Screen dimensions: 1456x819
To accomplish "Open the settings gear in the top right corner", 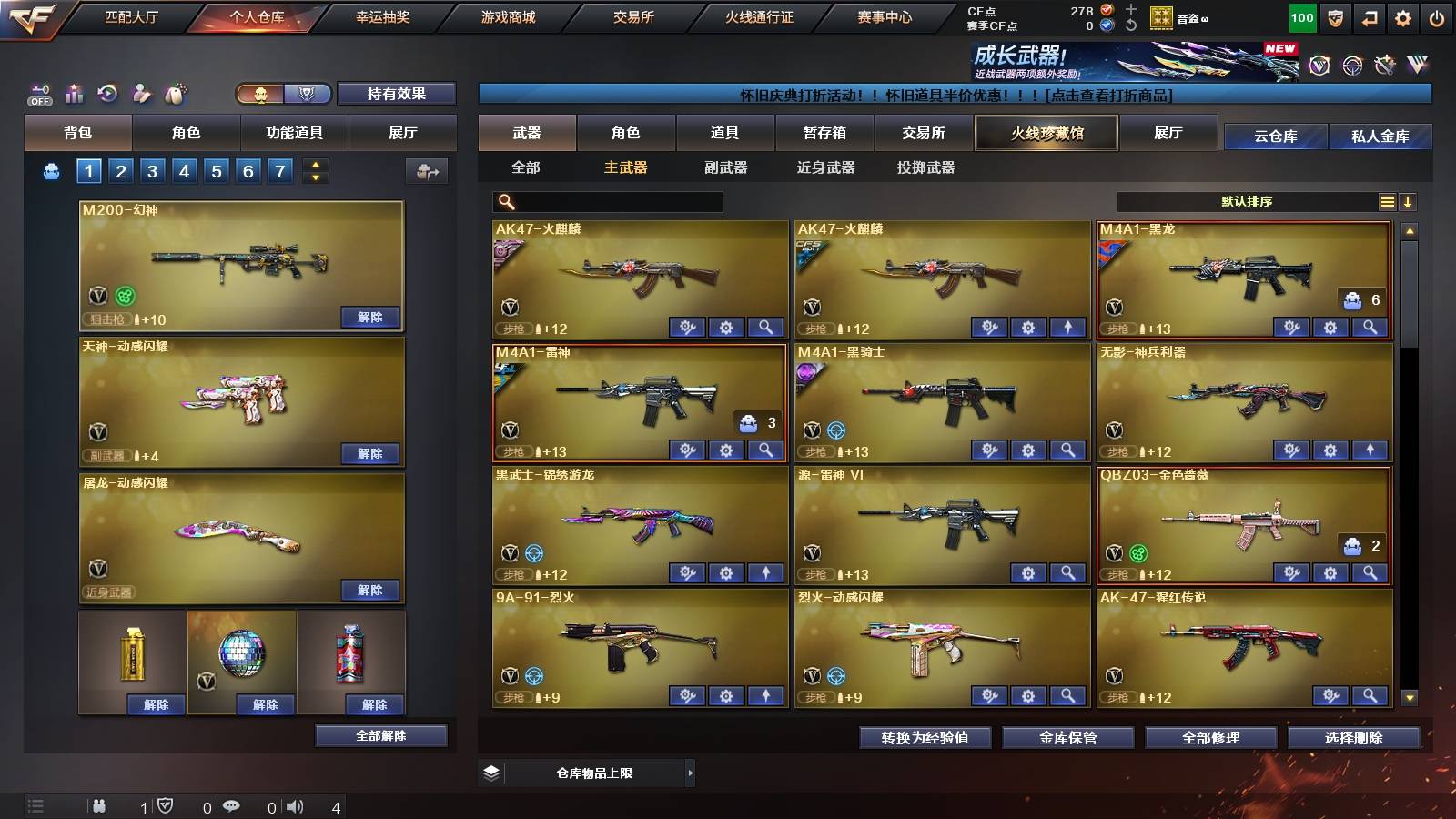I will tap(1404, 16).
